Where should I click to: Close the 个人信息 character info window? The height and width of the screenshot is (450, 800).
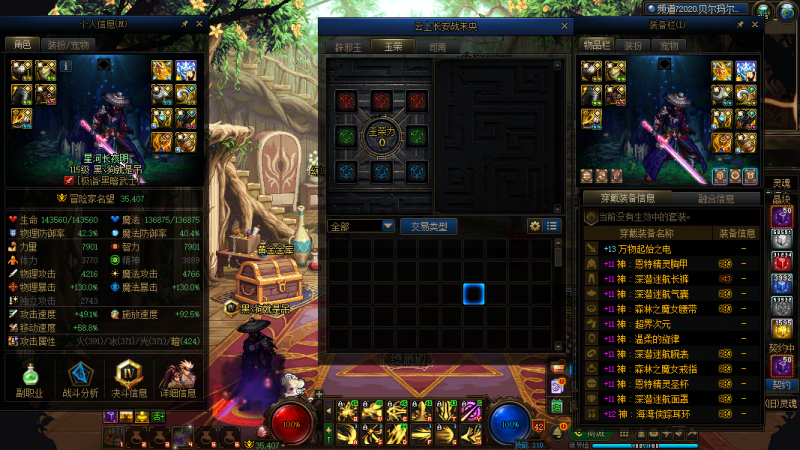199,22
